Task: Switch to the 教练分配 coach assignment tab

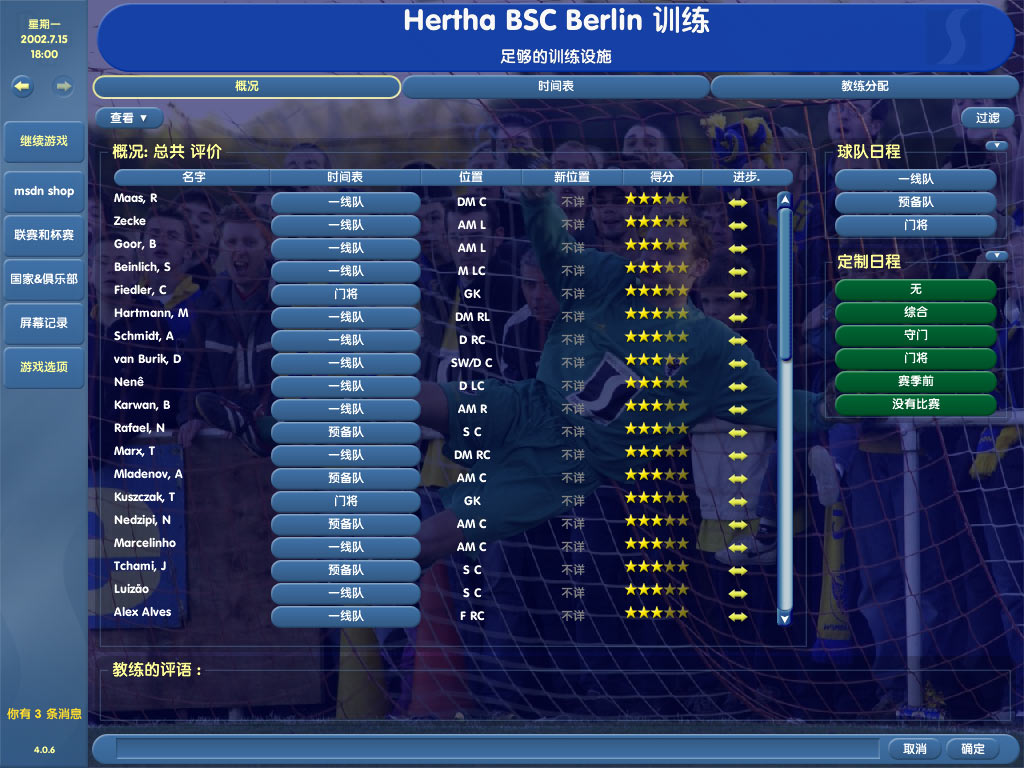Action: pyautogui.click(x=864, y=87)
